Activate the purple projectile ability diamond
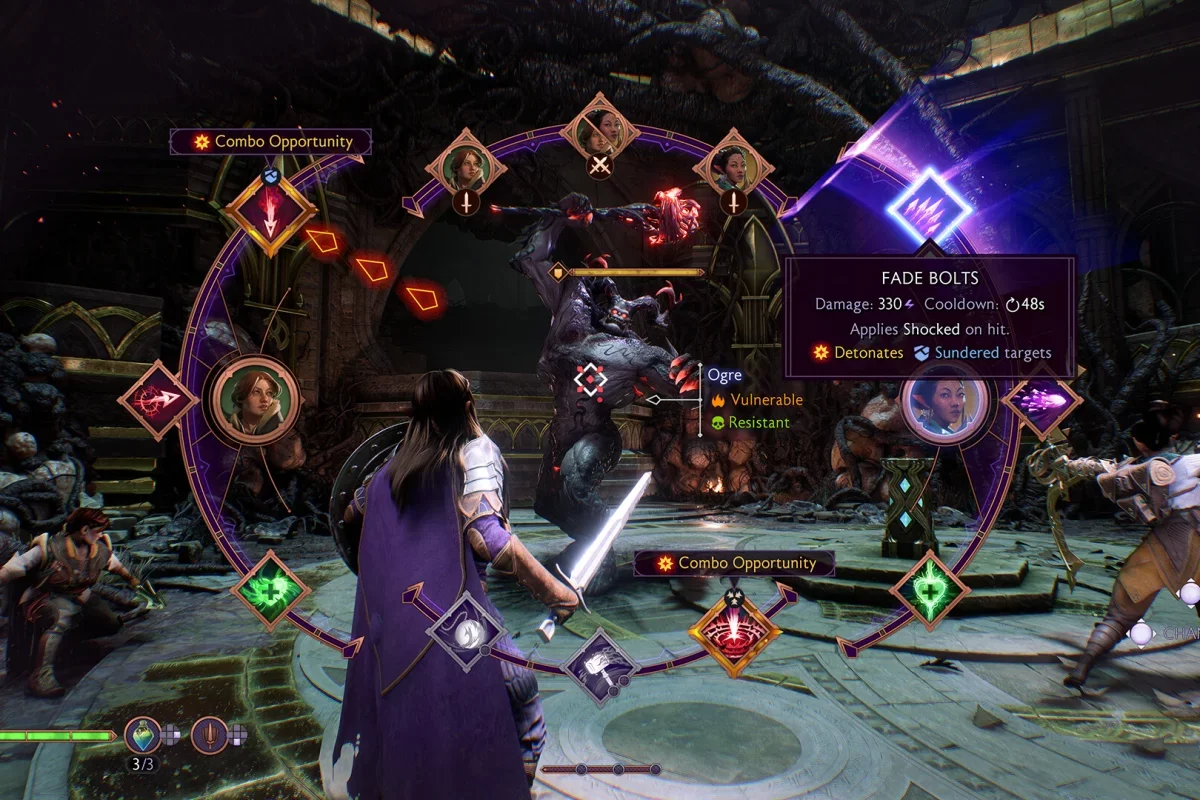This screenshot has width=1200, height=800. coord(1041,400)
